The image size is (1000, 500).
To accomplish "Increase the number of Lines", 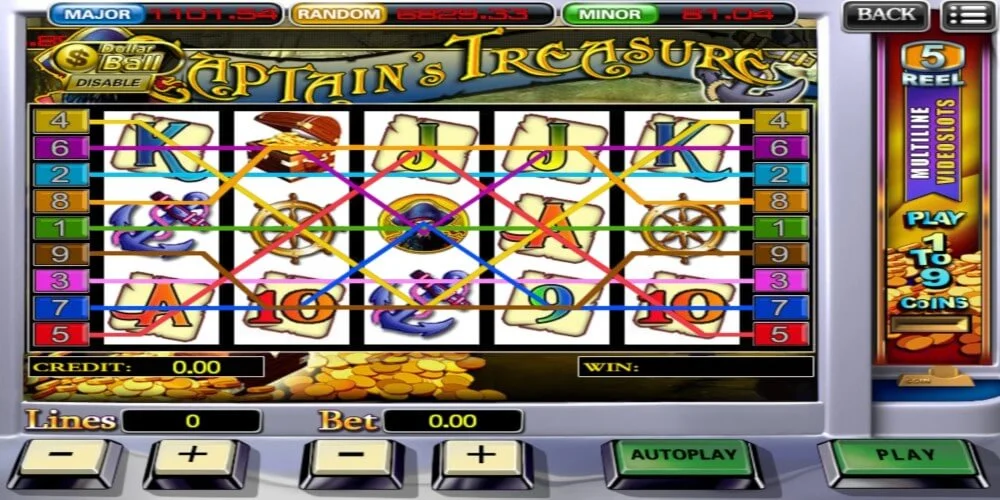I will click(x=193, y=457).
